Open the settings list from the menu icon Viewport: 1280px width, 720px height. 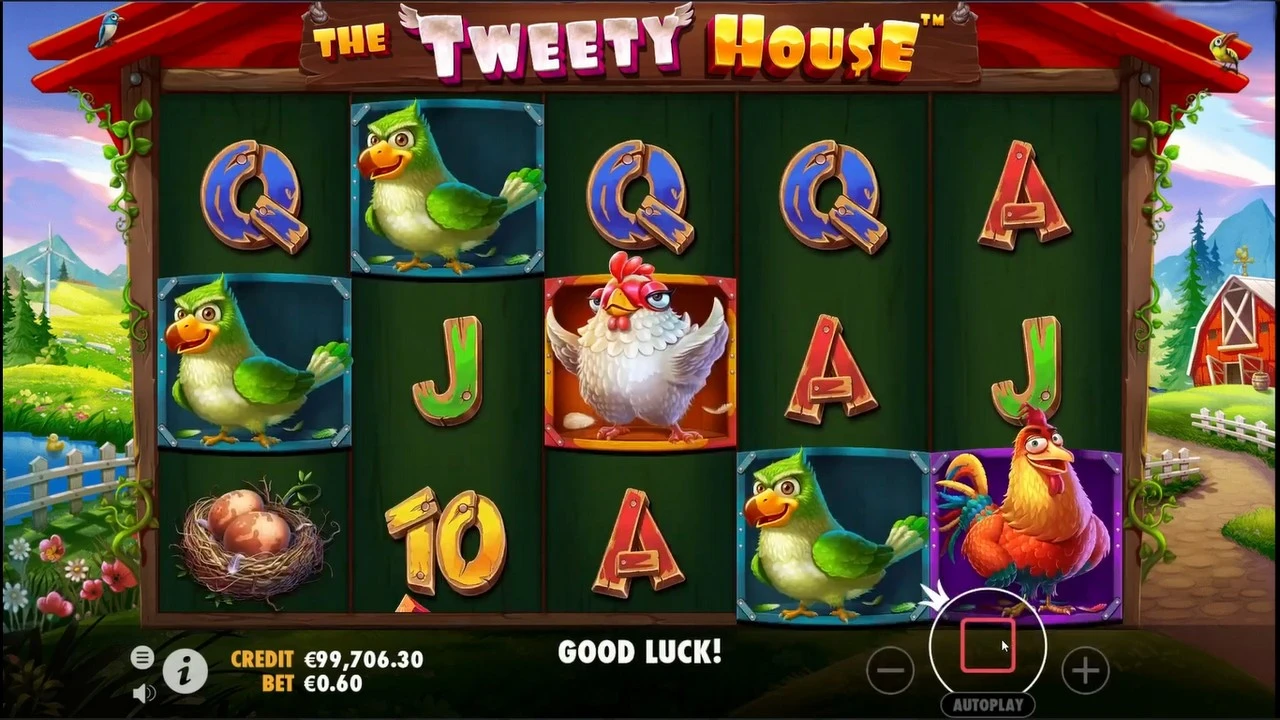(x=142, y=658)
